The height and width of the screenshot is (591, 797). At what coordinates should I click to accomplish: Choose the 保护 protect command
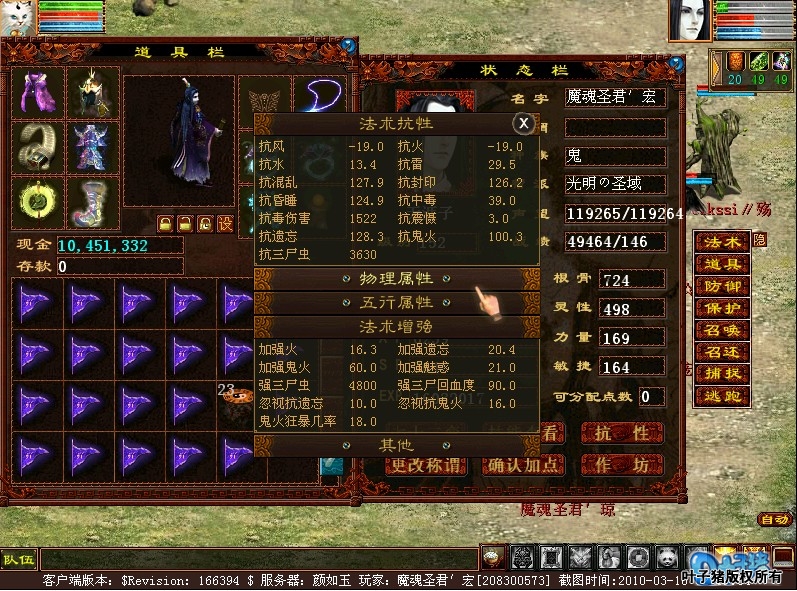point(721,308)
